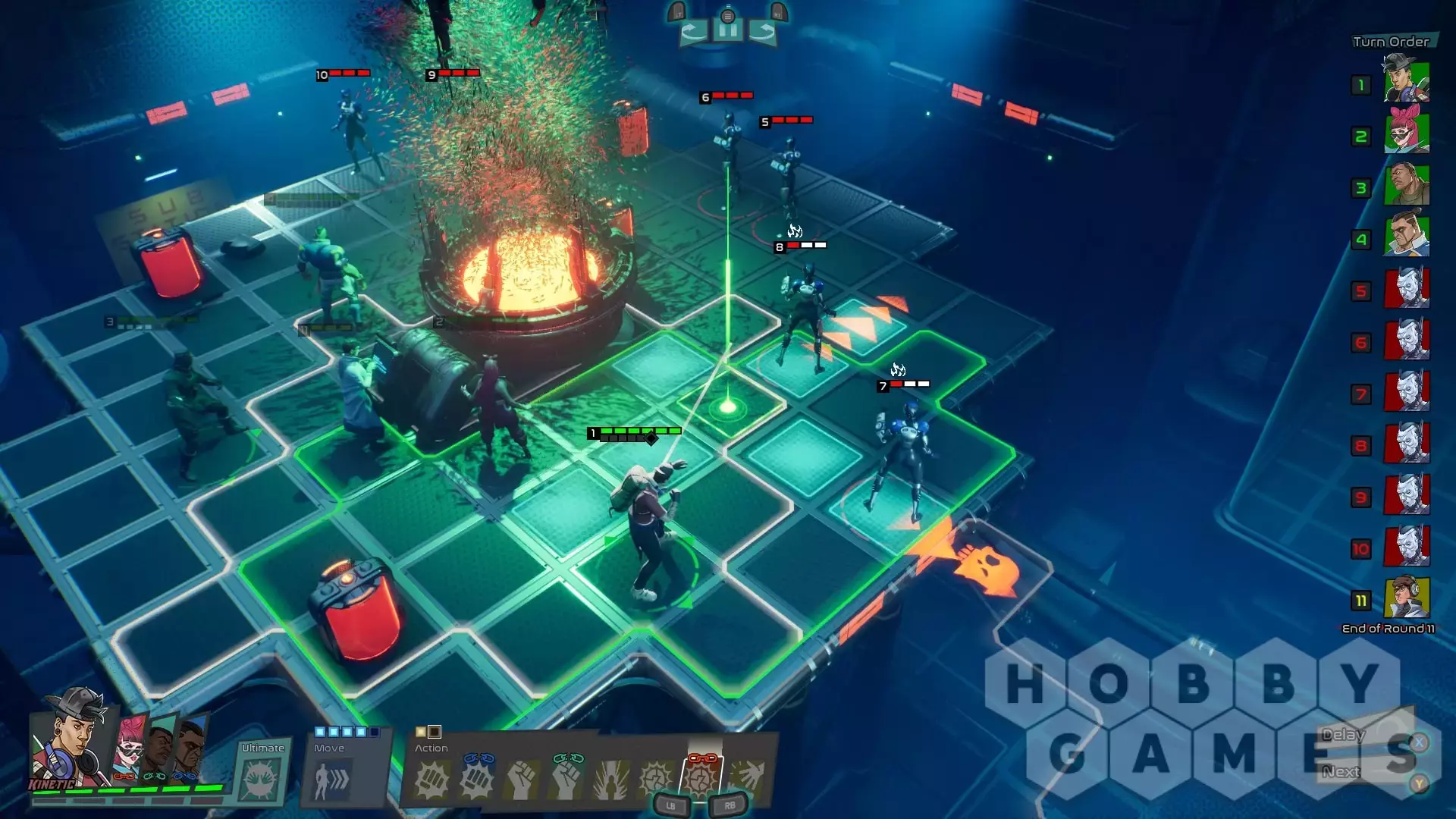Select the plain raised fist ability
Screen dimensions: 1456x819
(x=522, y=780)
